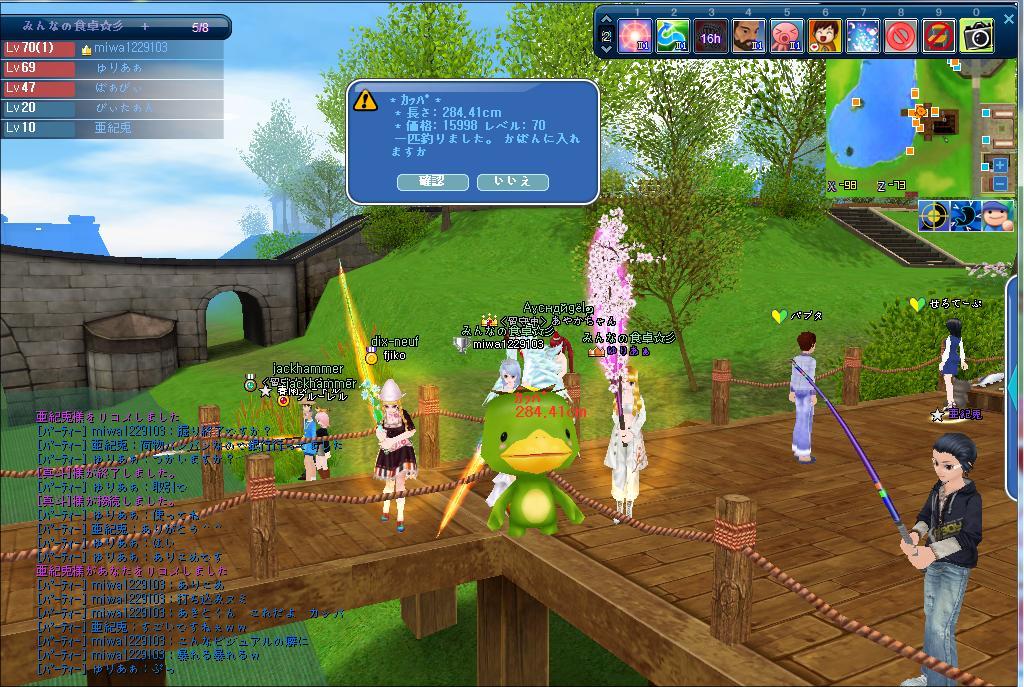
Task: Confirm keeping the caught kappa (確認)
Action: tap(432, 181)
